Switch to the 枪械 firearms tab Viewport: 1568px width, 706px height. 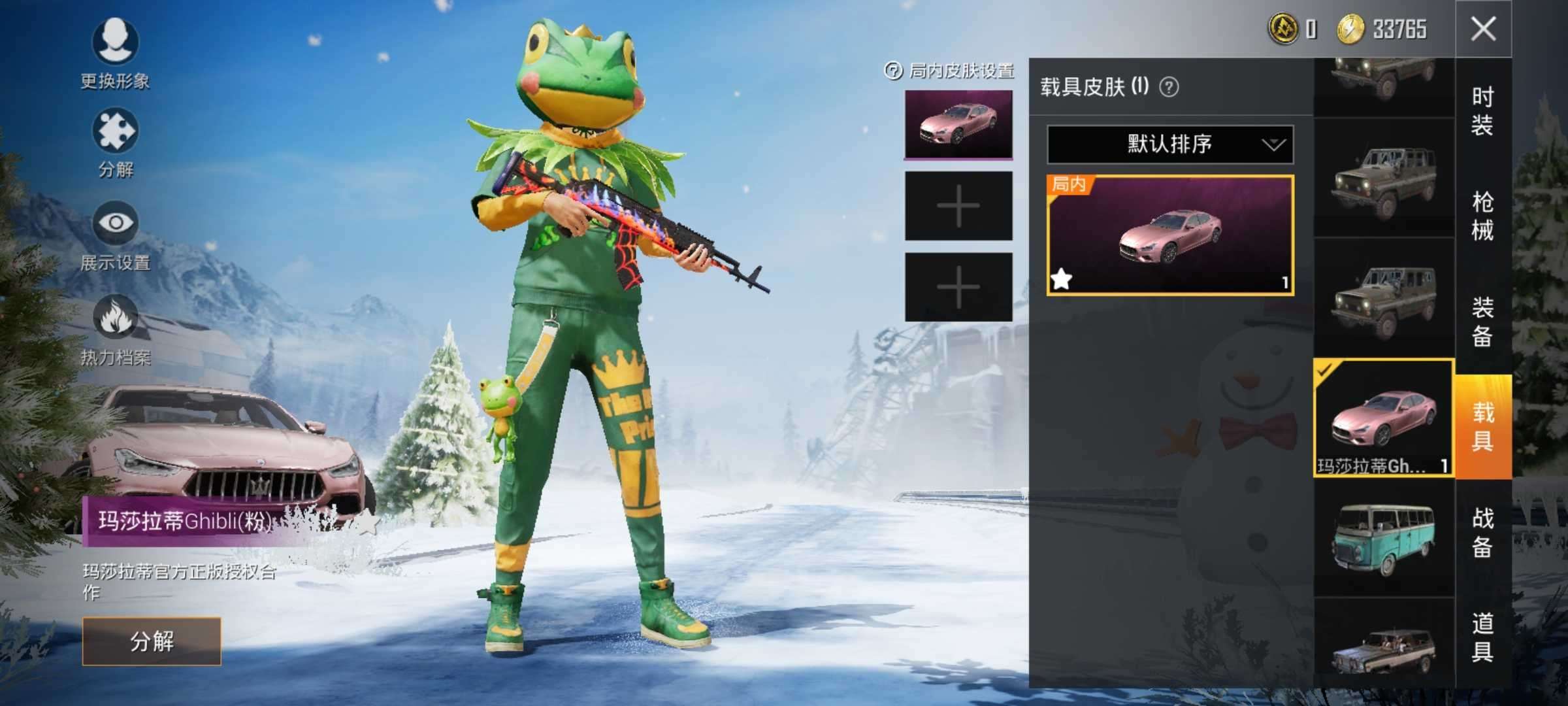[x=1482, y=216]
